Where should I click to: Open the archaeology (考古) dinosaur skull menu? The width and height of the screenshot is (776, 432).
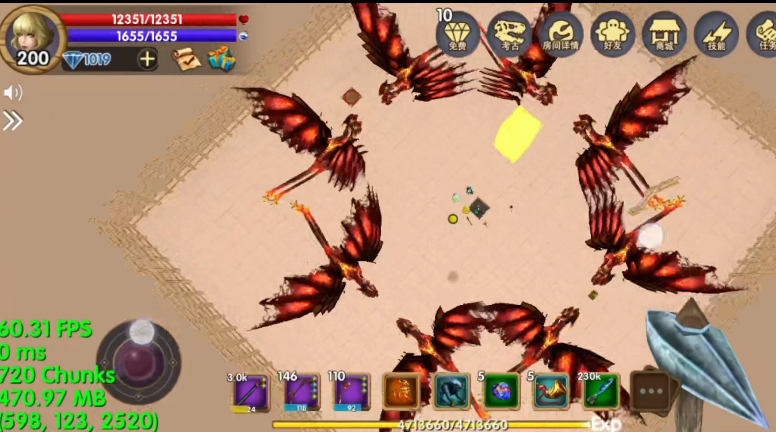point(510,35)
